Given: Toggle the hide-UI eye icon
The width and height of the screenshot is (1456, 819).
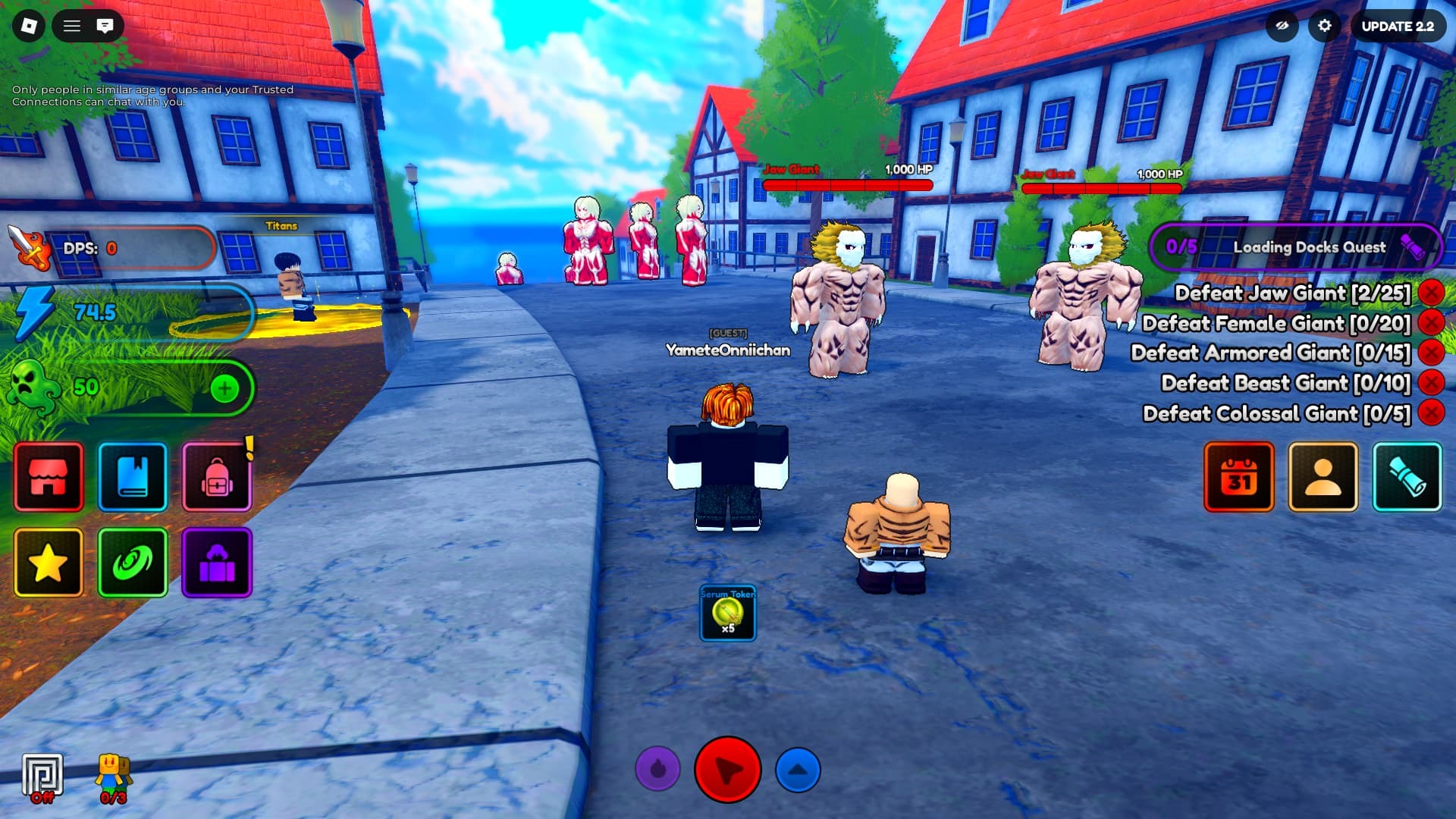Looking at the screenshot, I should tap(1282, 27).
